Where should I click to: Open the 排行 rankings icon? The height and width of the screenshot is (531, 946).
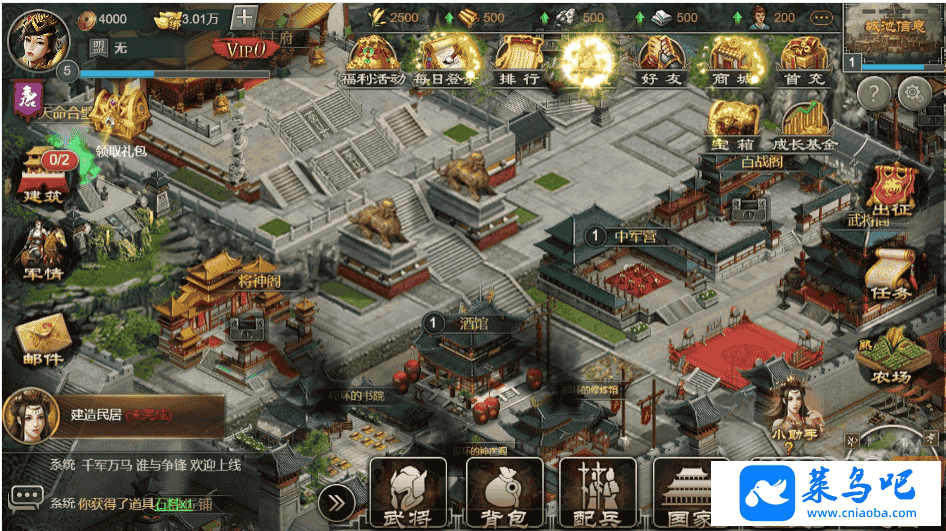point(518,58)
